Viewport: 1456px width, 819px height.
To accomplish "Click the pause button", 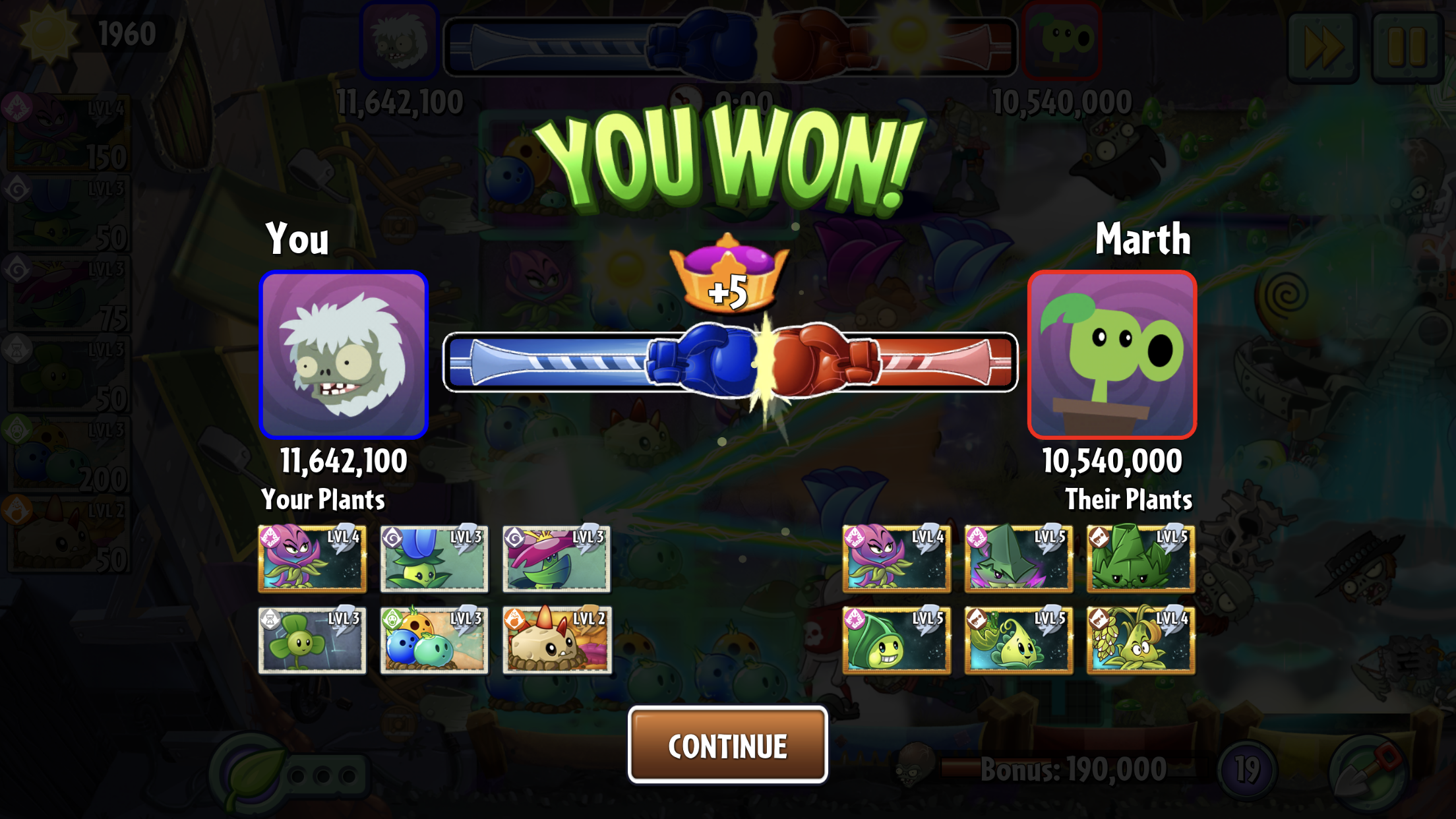I will [1407, 46].
